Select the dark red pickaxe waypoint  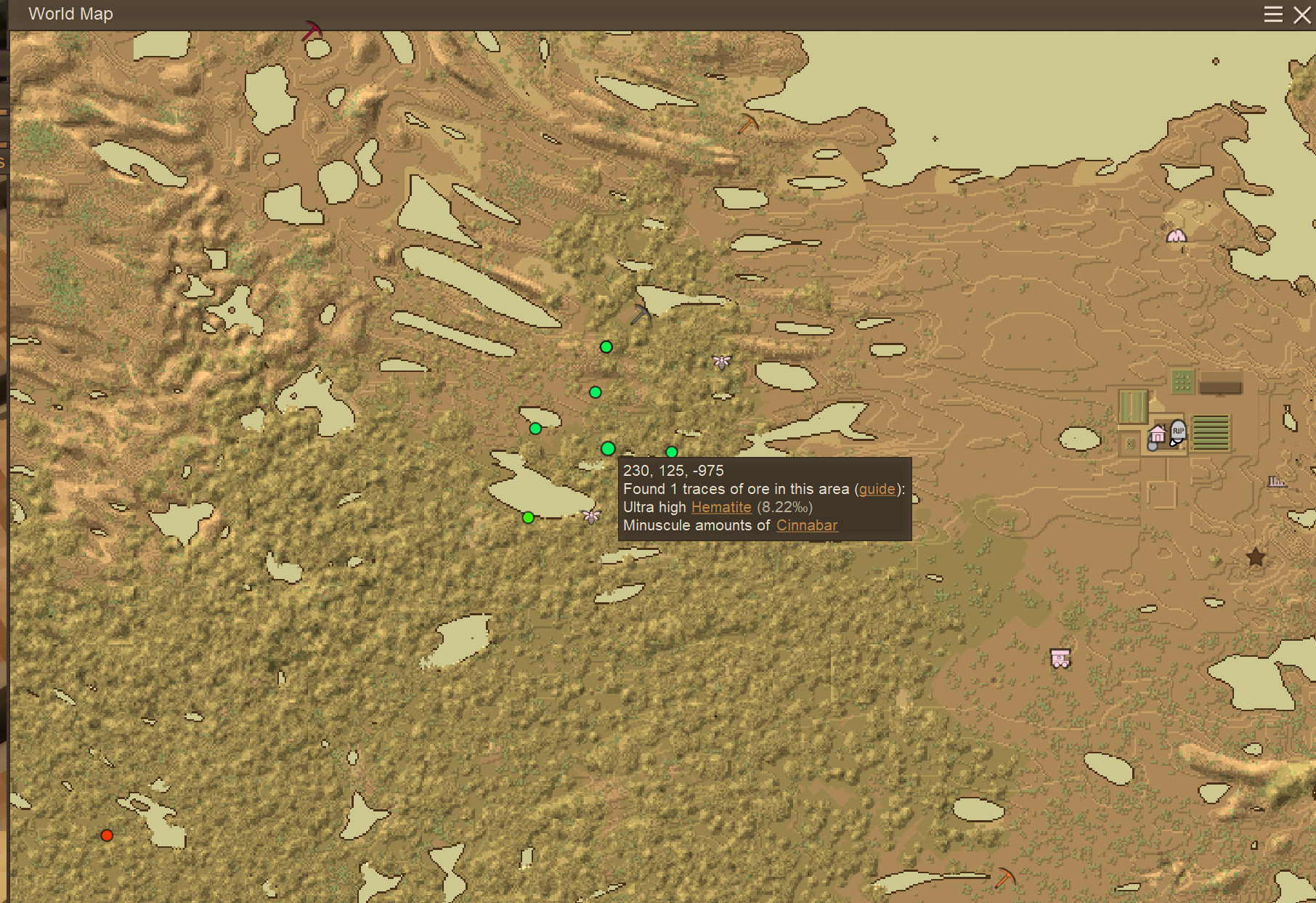tap(312, 31)
